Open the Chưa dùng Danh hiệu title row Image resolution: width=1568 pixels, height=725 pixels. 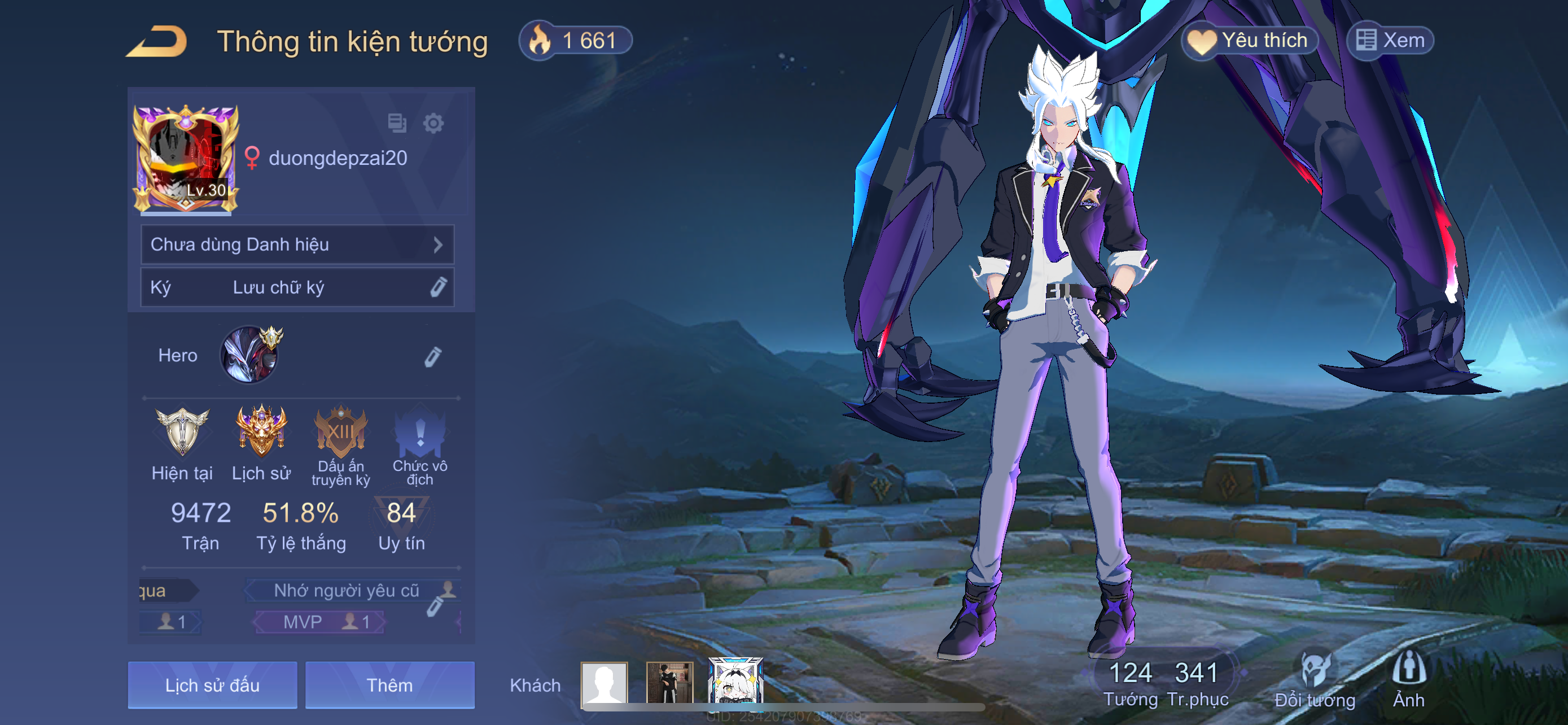pos(297,244)
